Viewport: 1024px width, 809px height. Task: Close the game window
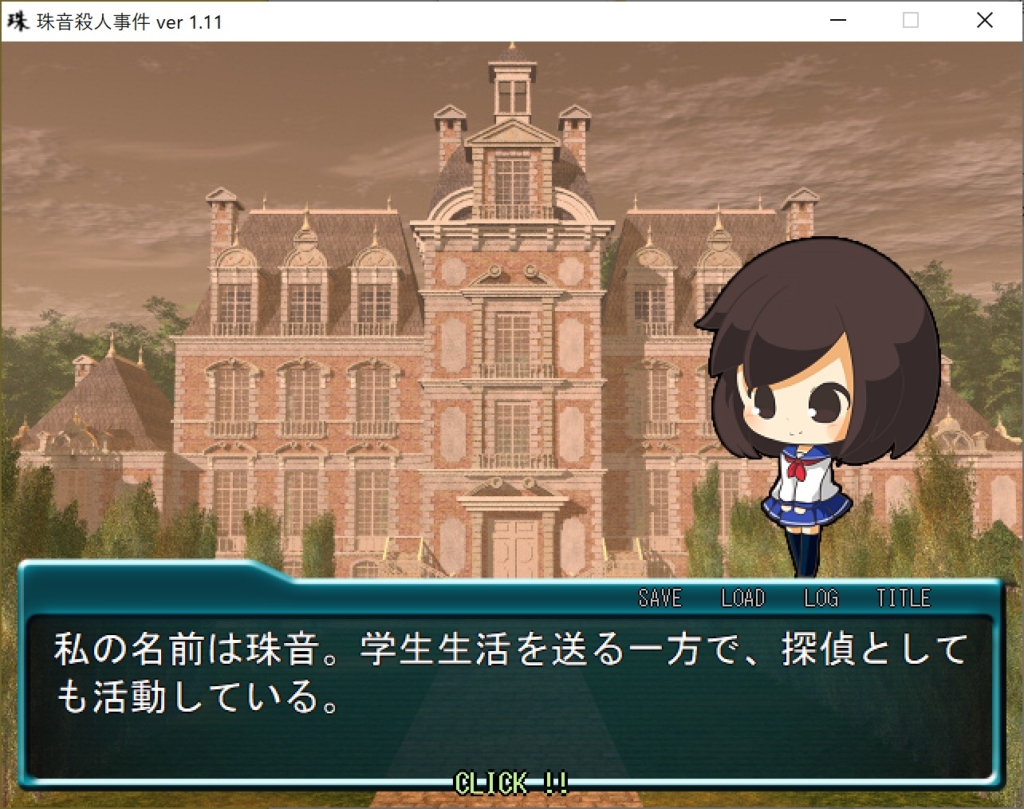click(x=985, y=21)
